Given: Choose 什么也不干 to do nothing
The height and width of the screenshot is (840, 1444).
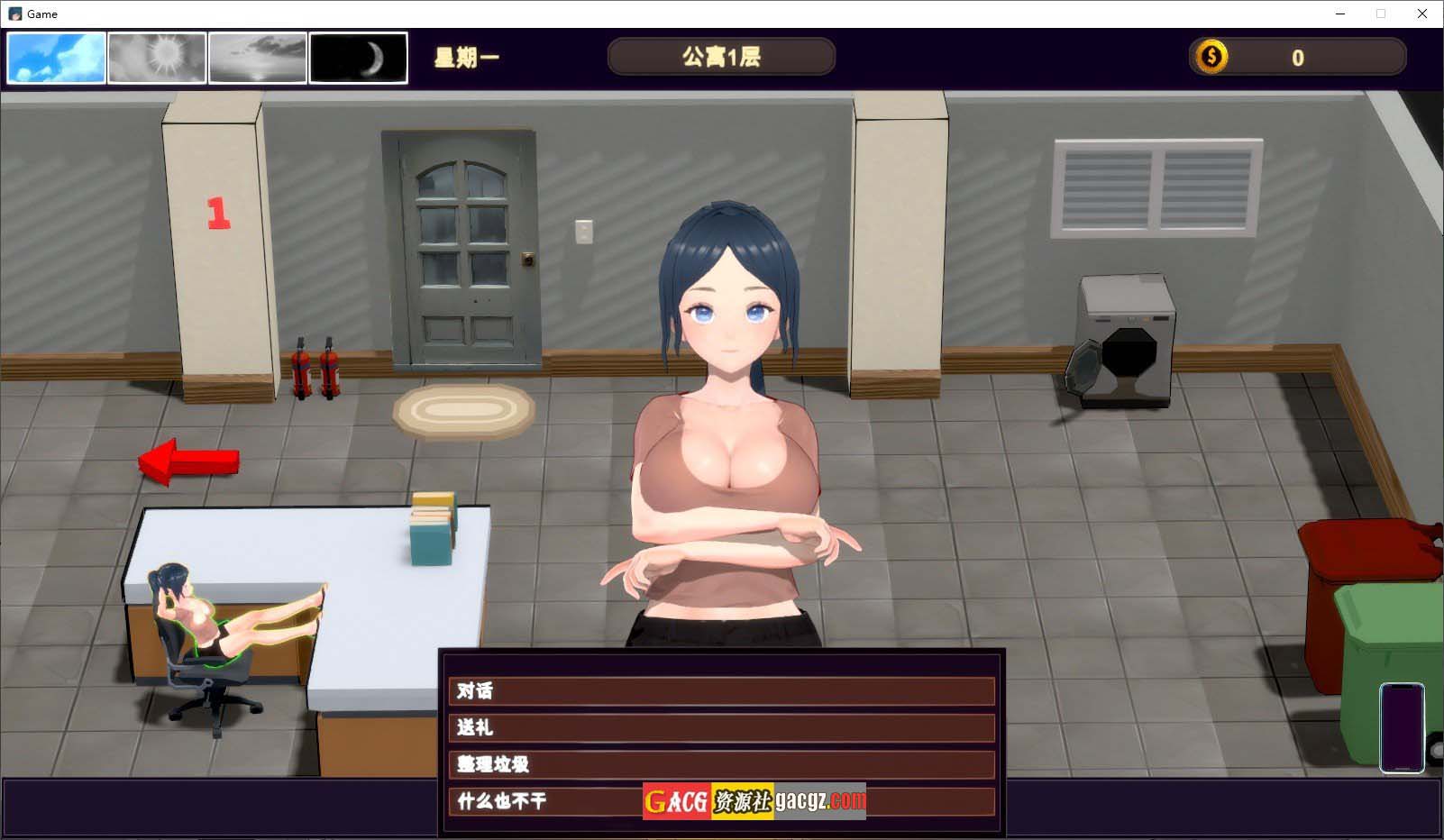Looking at the screenshot, I should click(x=541, y=801).
